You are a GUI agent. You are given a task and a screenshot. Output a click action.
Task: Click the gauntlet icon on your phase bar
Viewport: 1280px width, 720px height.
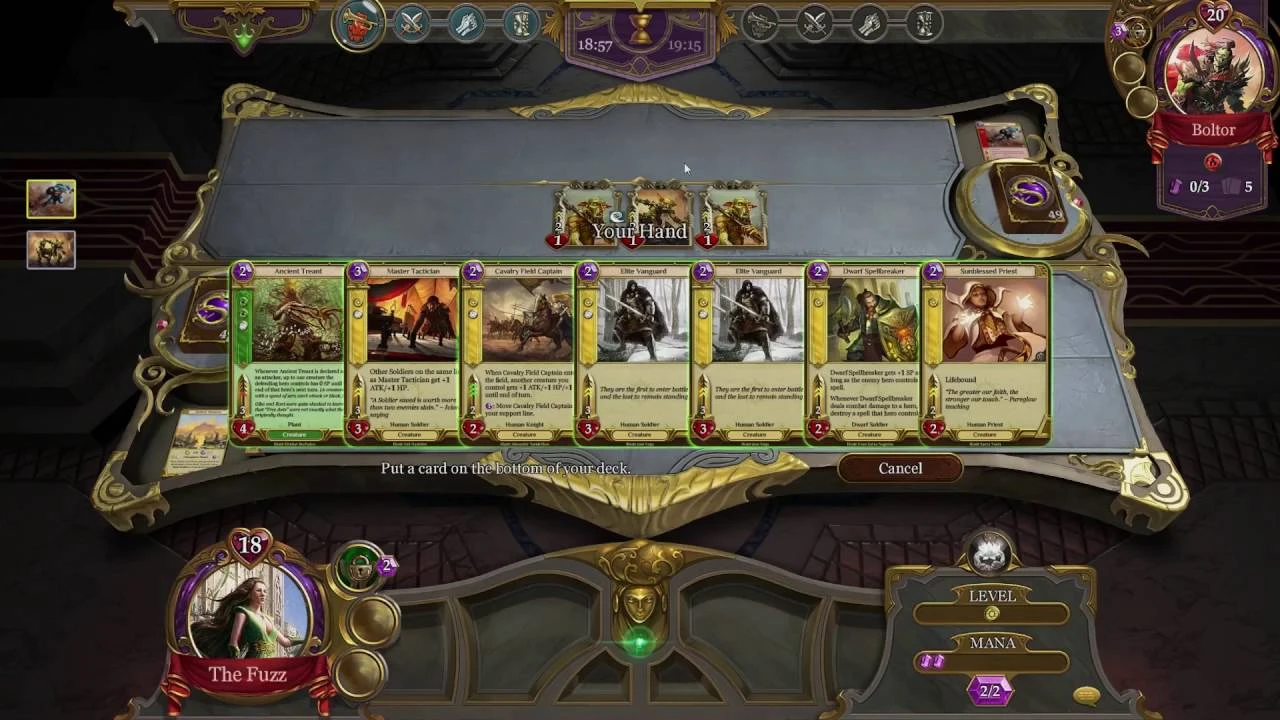tap(470, 25)
